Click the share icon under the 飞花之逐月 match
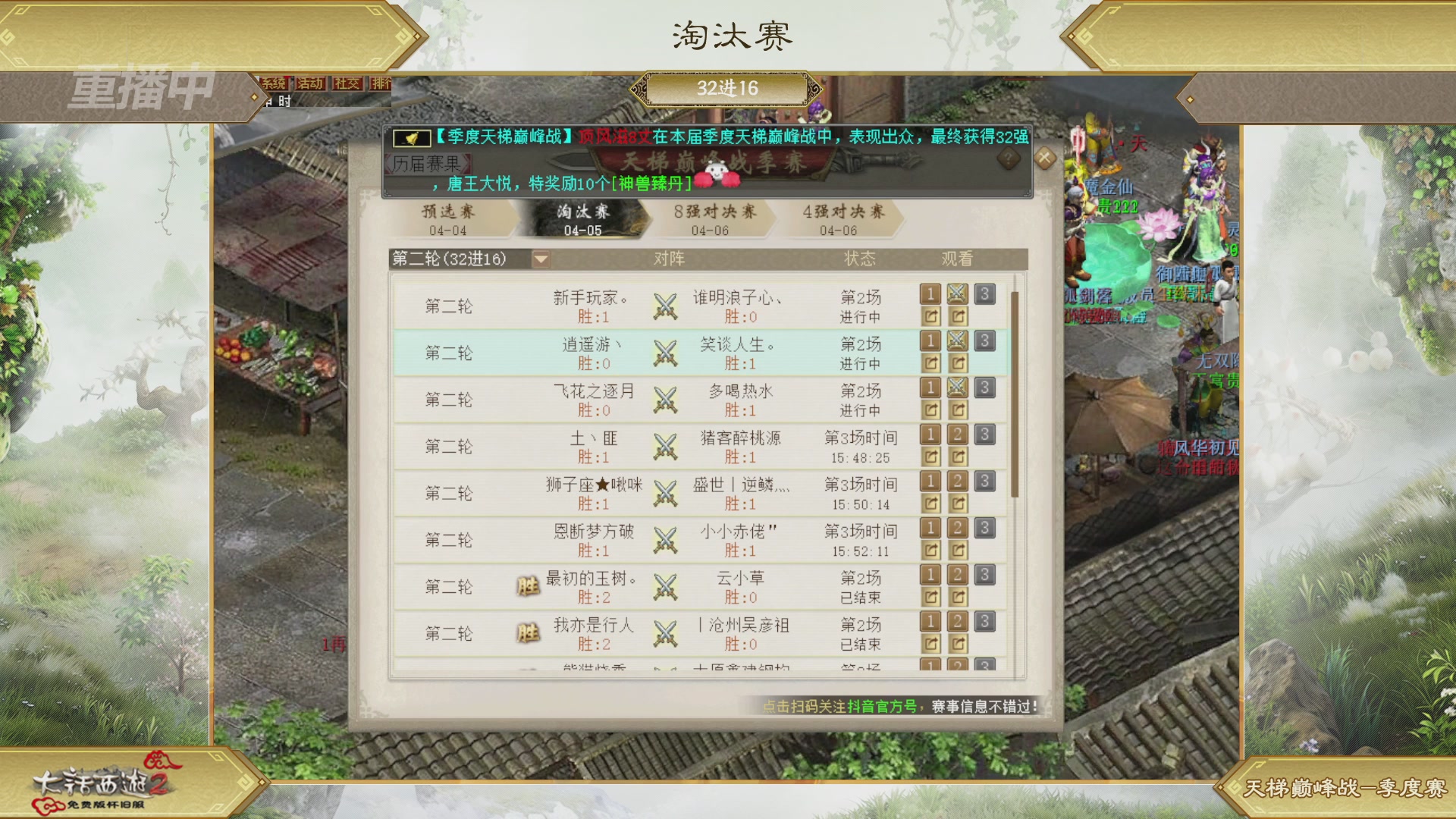 [930, 409]
